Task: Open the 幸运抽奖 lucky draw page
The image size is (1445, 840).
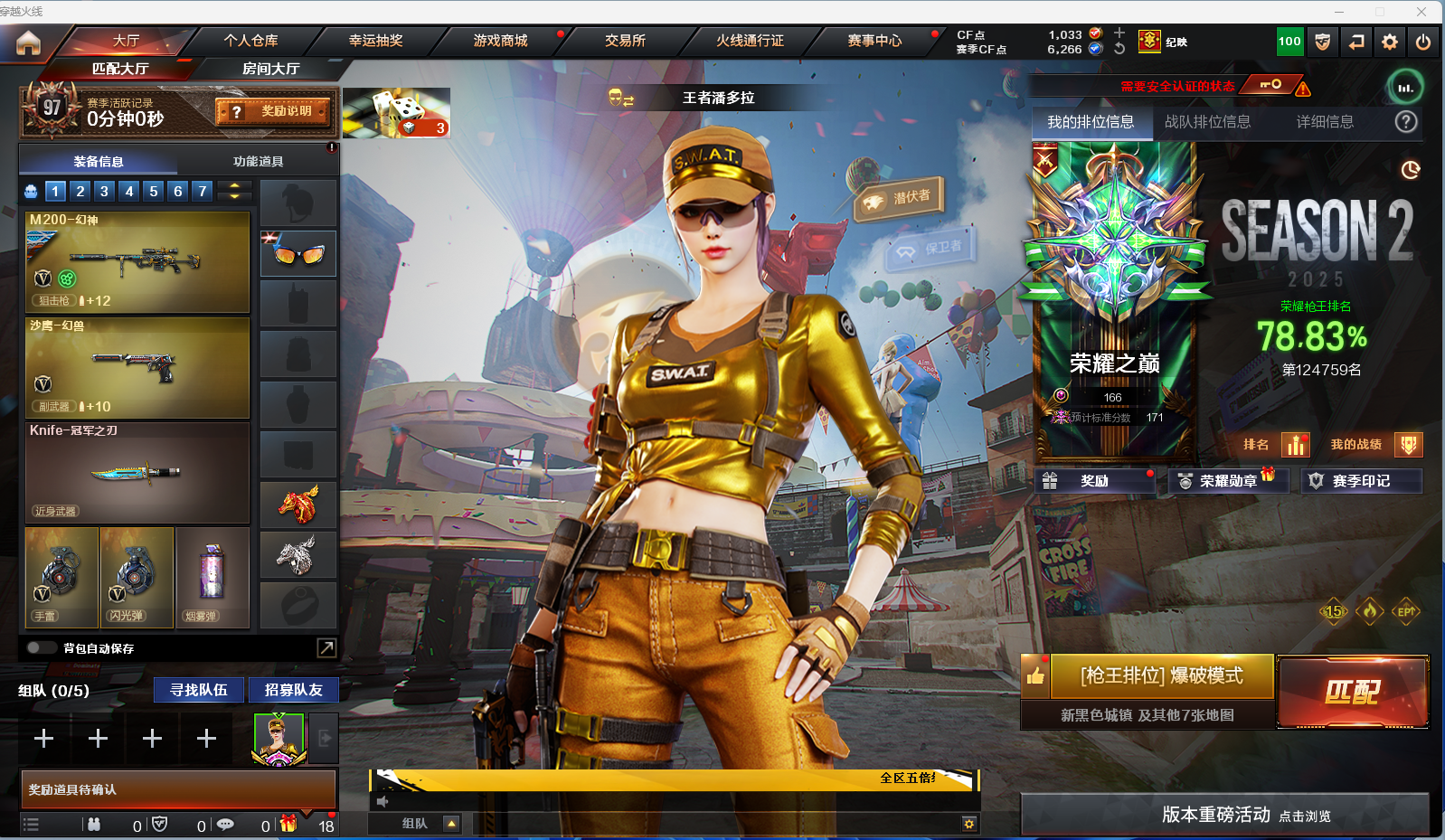Action: point(375,41)
